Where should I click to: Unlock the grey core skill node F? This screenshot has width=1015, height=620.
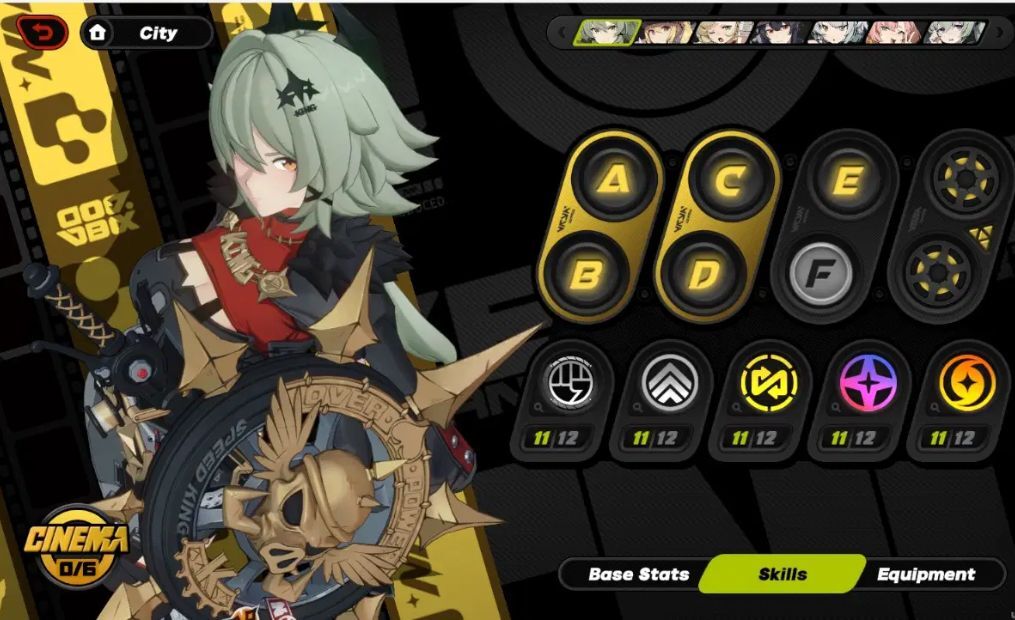820,273
